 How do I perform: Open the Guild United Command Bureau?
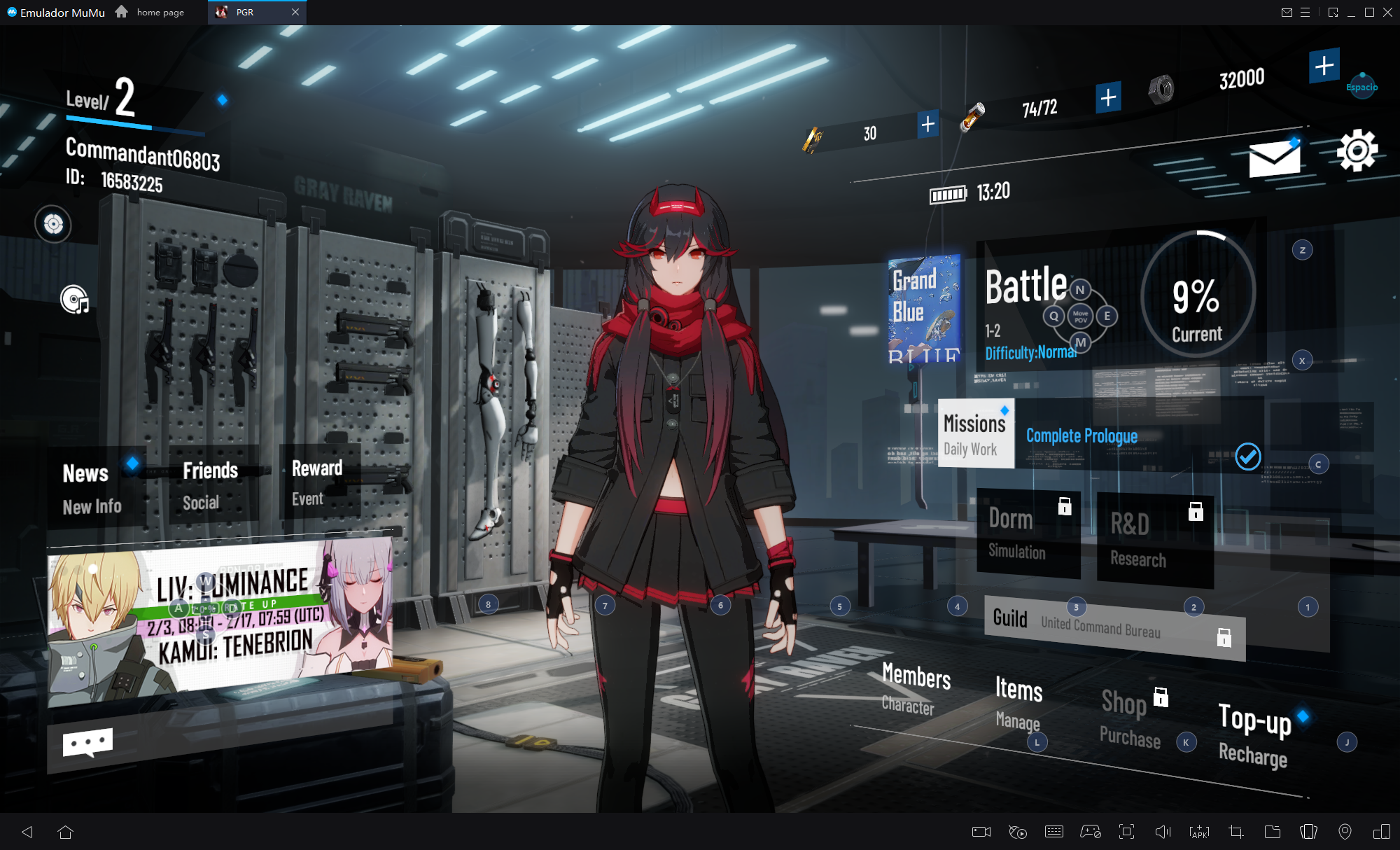pyautogui.click(x=1114, y=625)
